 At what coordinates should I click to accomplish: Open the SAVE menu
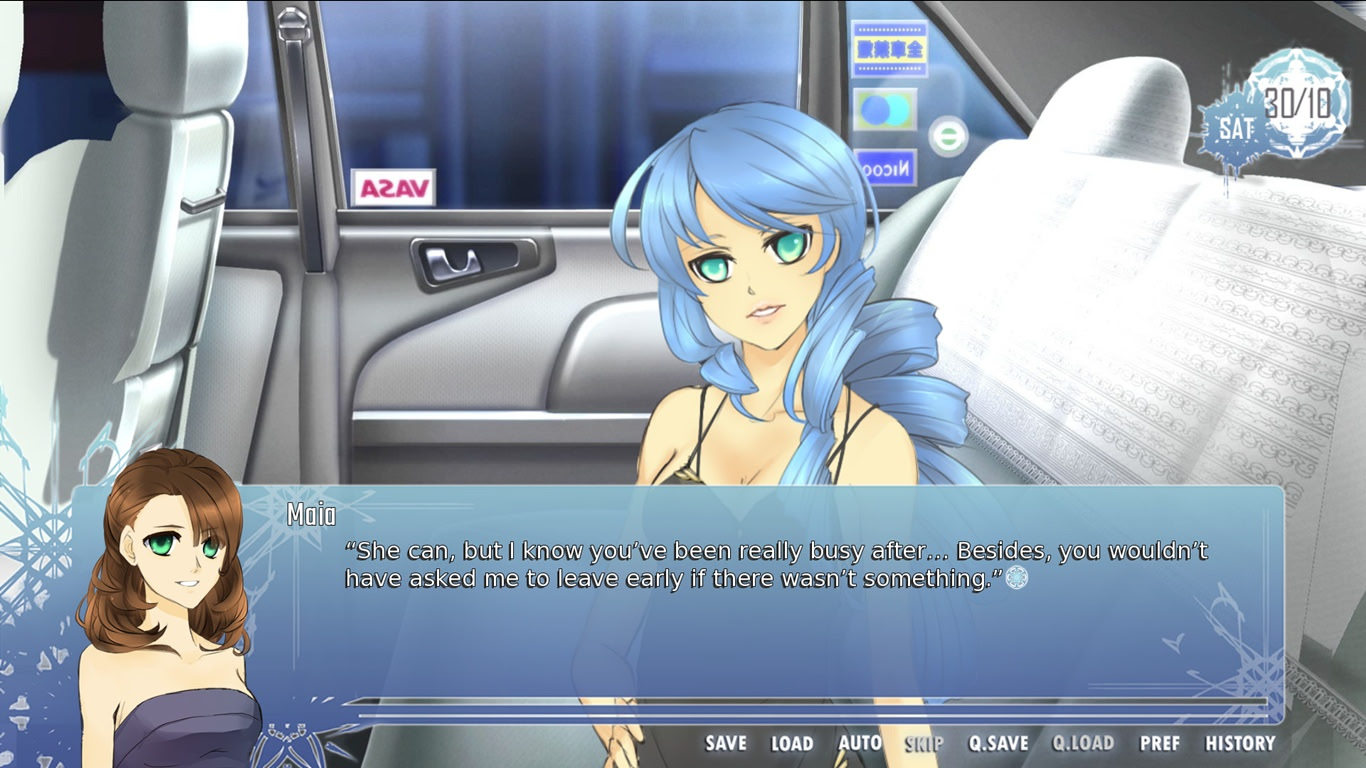click(726, 743)
